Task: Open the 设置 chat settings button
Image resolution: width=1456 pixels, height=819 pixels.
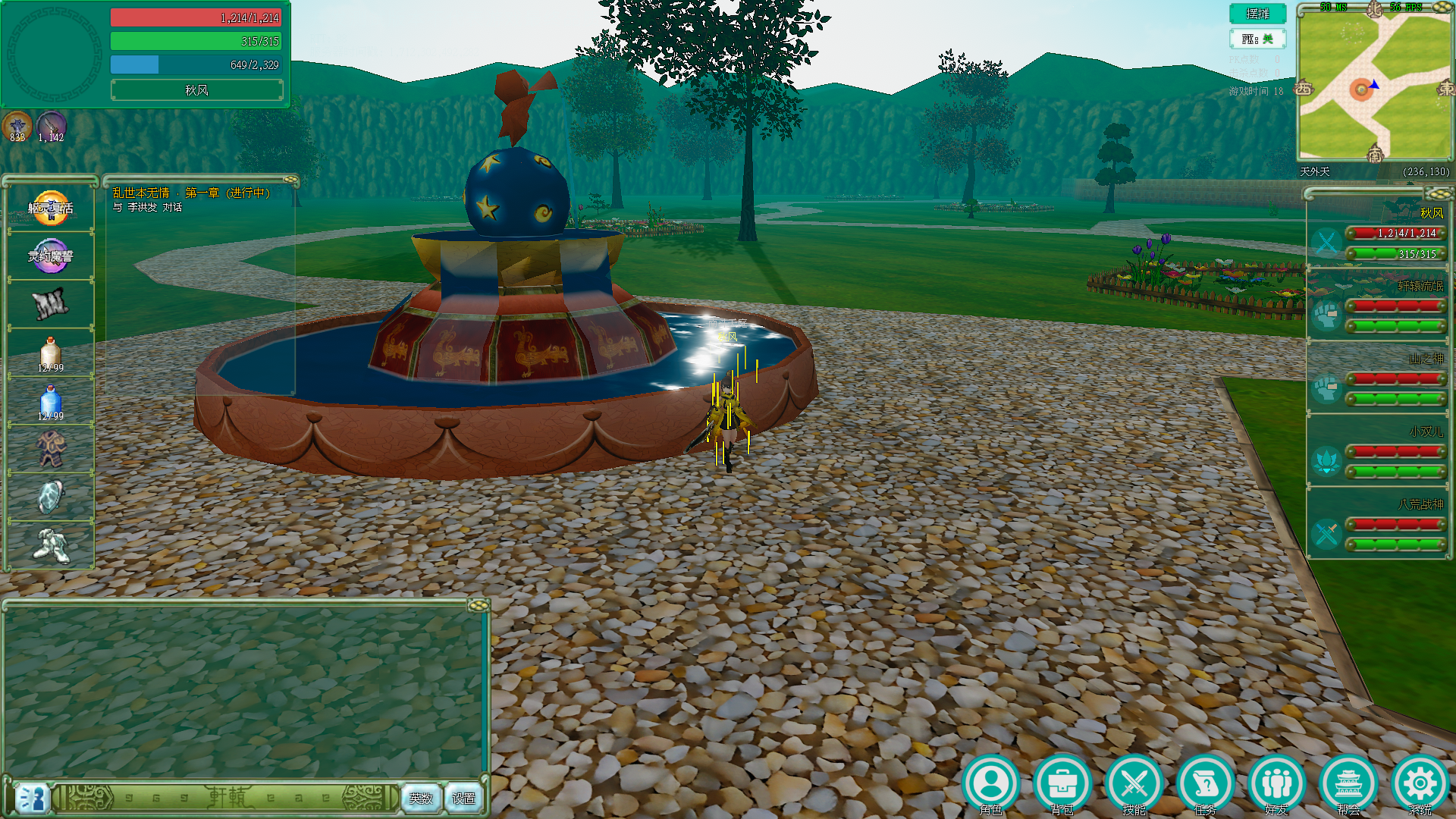Action: click(463, 798)
